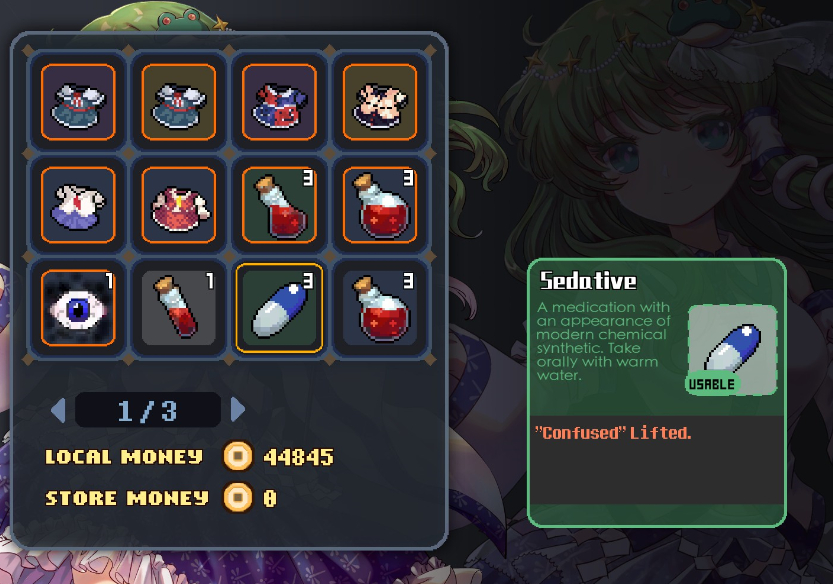Go to the previous inventory page
The image size is (833, 584).
pyautogui.click(x=58, y=410)
